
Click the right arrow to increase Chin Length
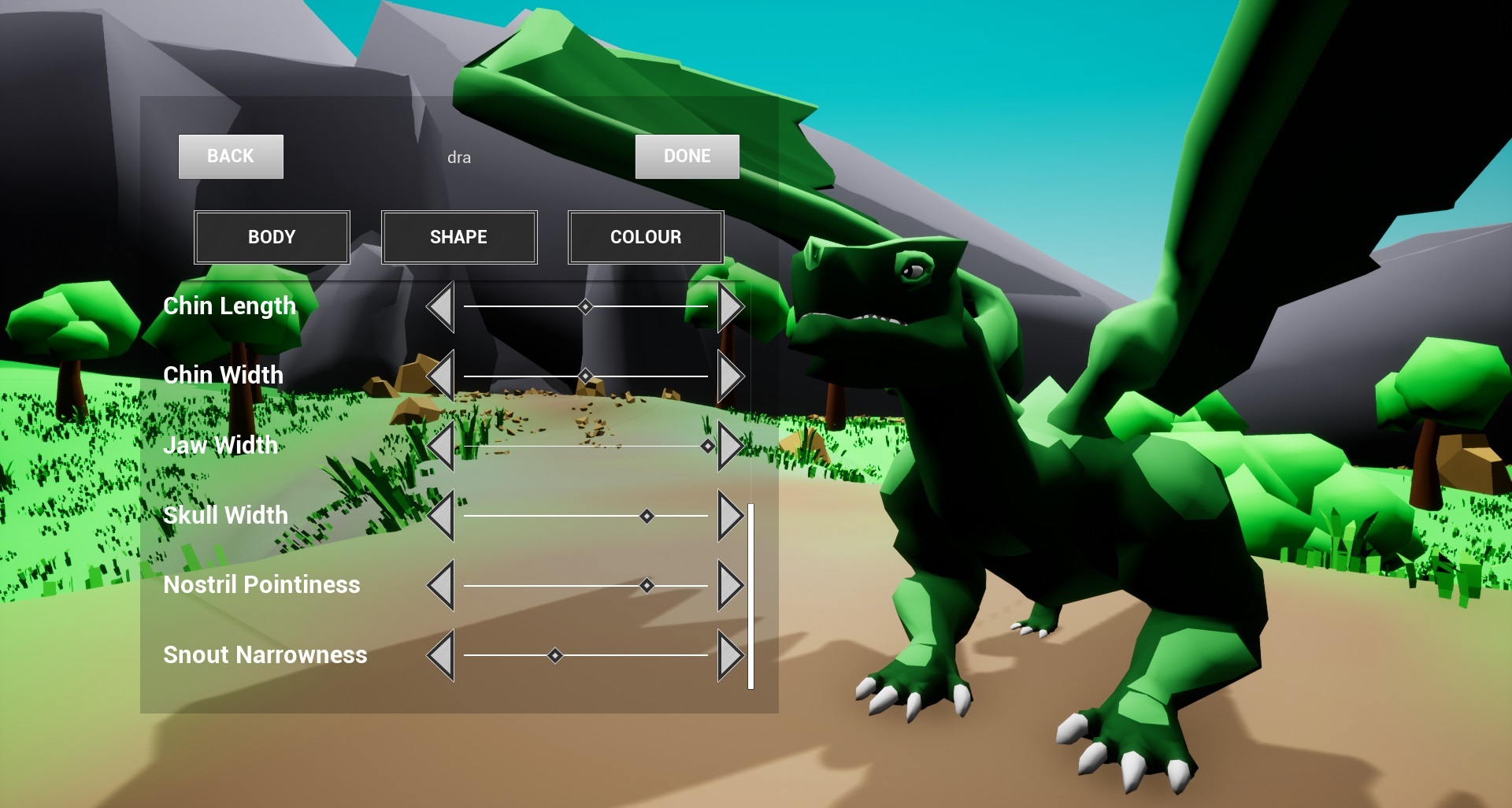tap(731, 308)
